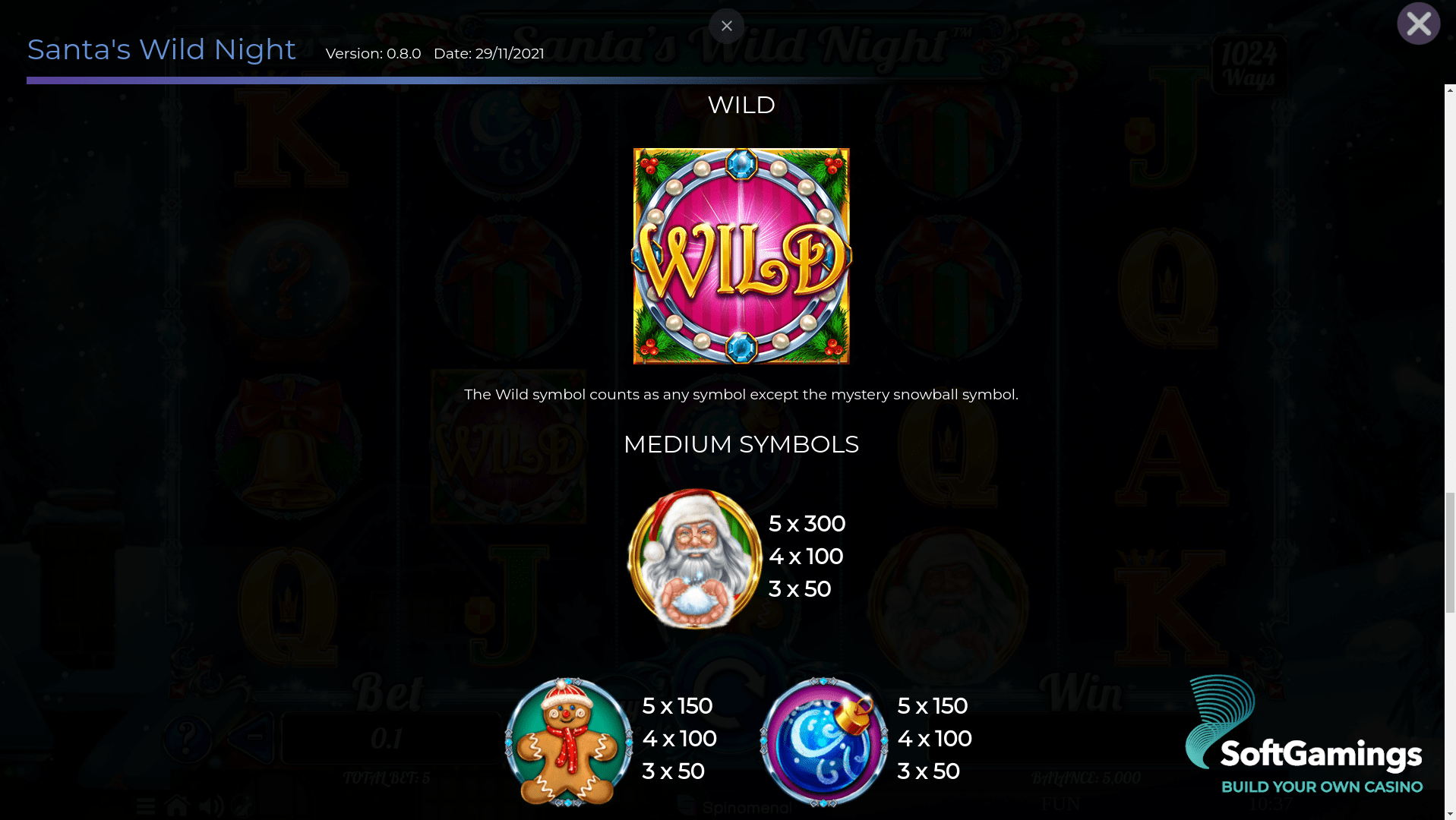Enable turbo spin with the rabbit icon

coord(242,806)
